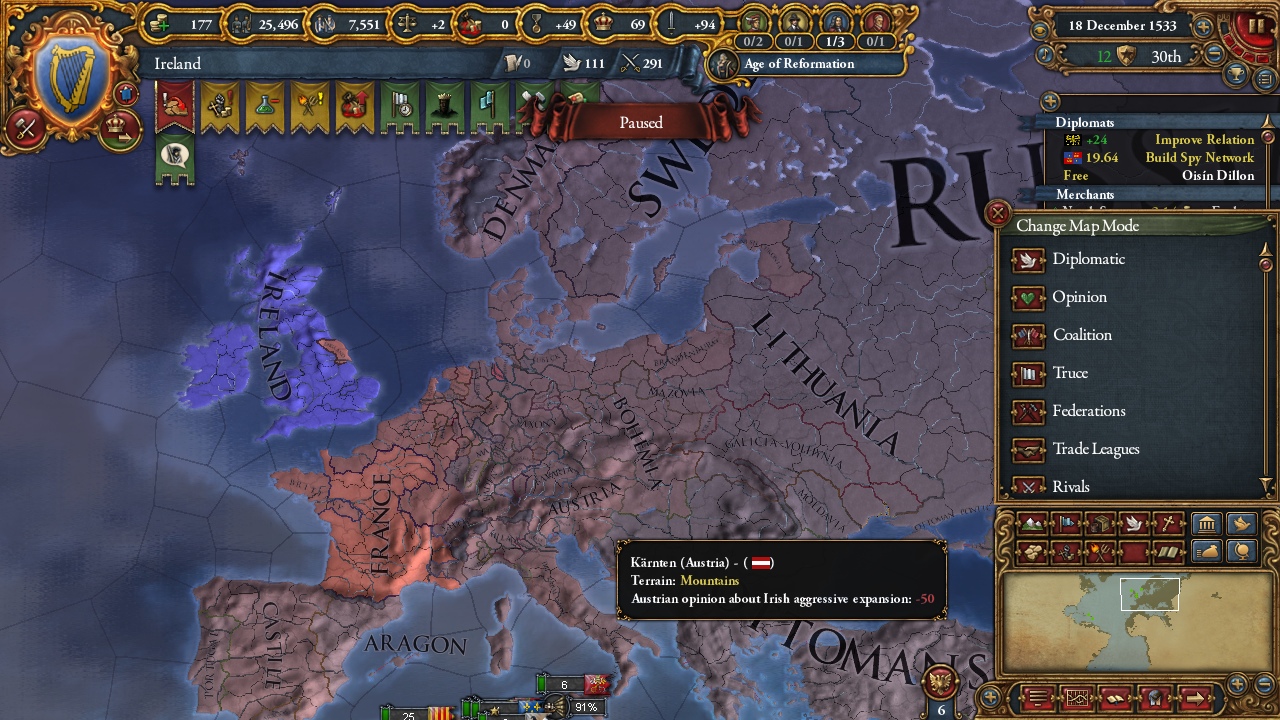Toggle the parliament building overlay near the minimap
The image size is (1280, 720).
1205,523
